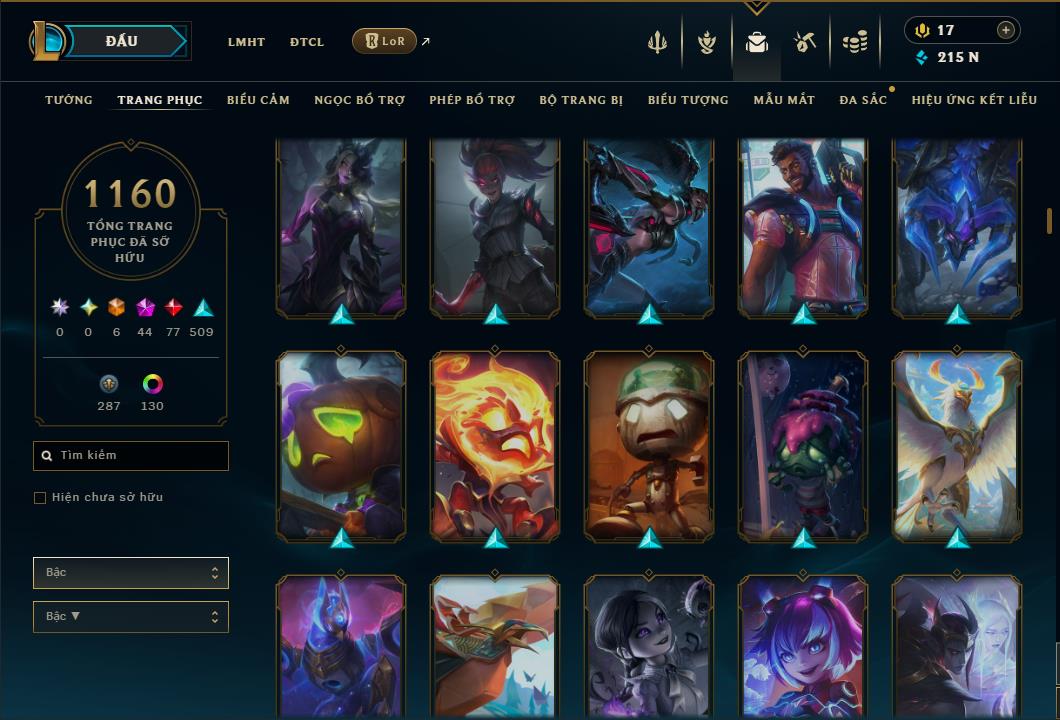
Task: Open the PHÉP BỔ TRỢ tab
Action: 472,100
